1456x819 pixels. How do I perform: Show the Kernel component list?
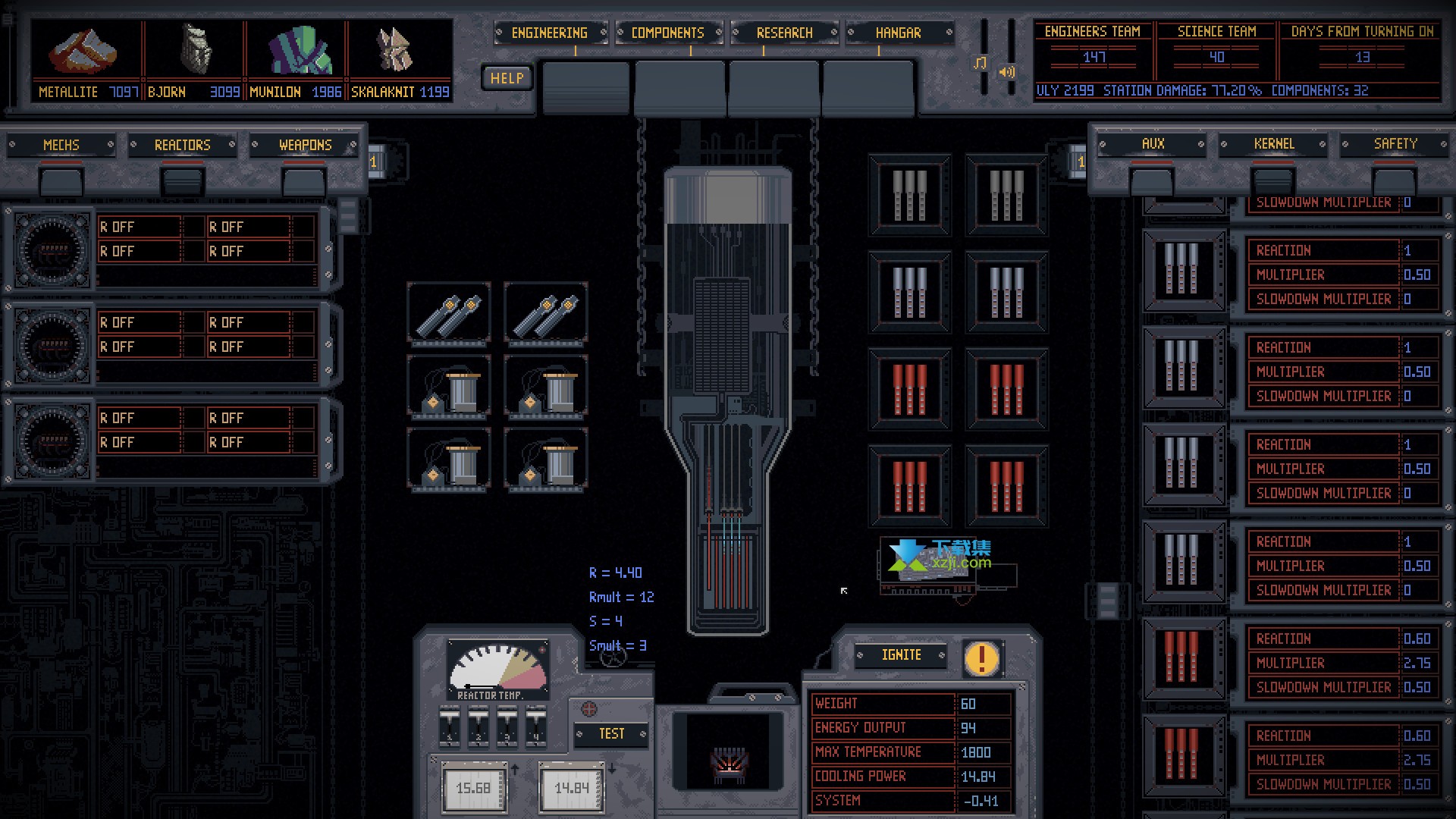pos(1273,144)
